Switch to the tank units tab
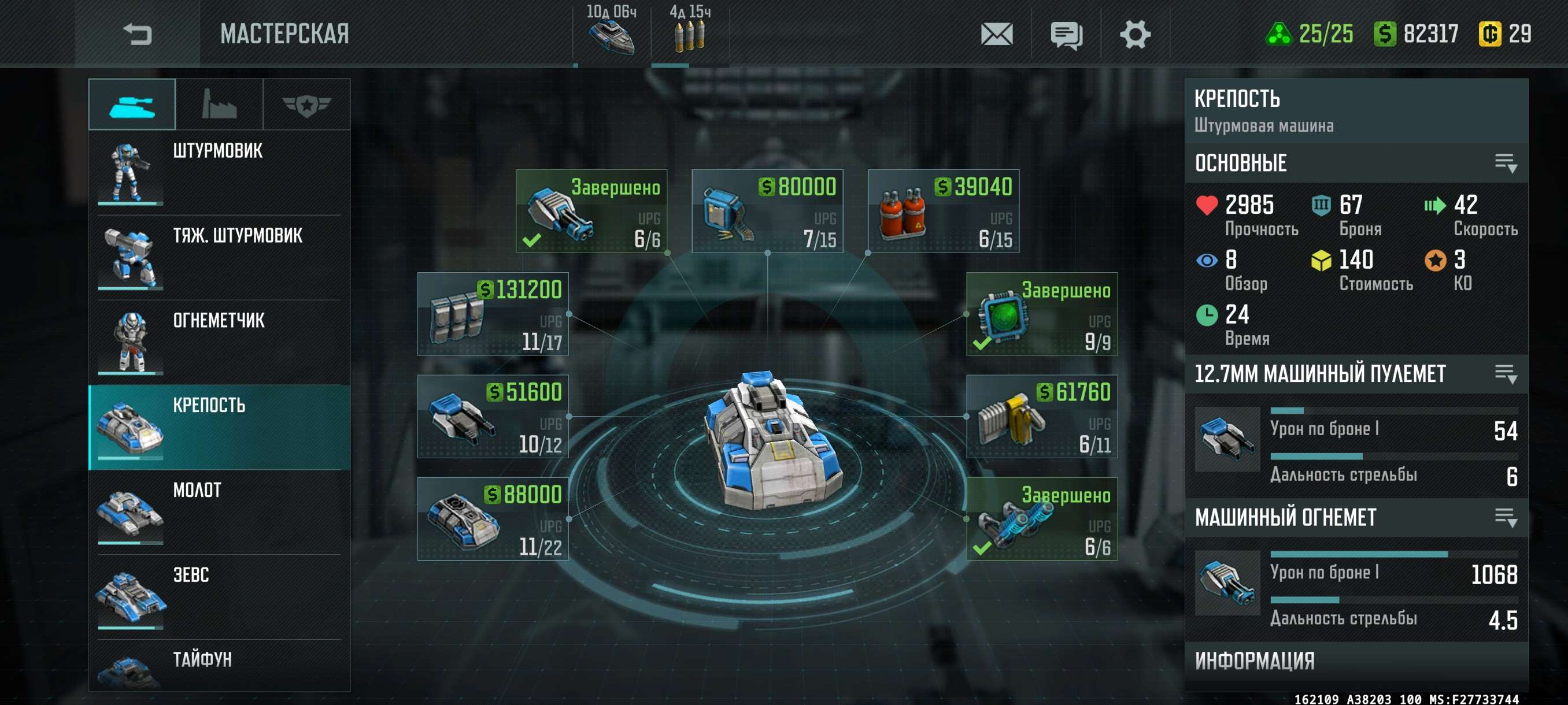 point(132,105)
